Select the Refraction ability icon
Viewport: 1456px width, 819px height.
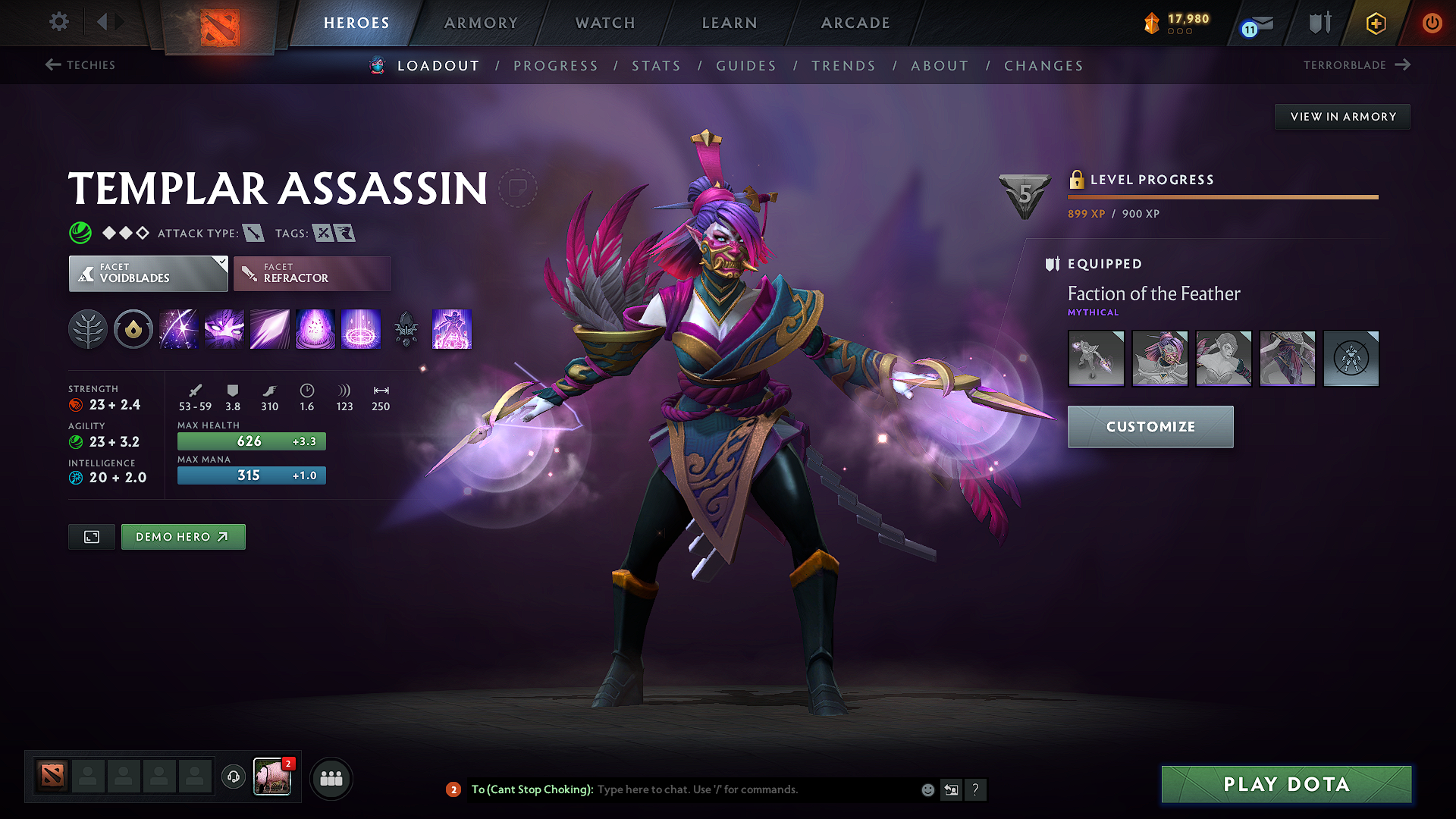(179, 329)
